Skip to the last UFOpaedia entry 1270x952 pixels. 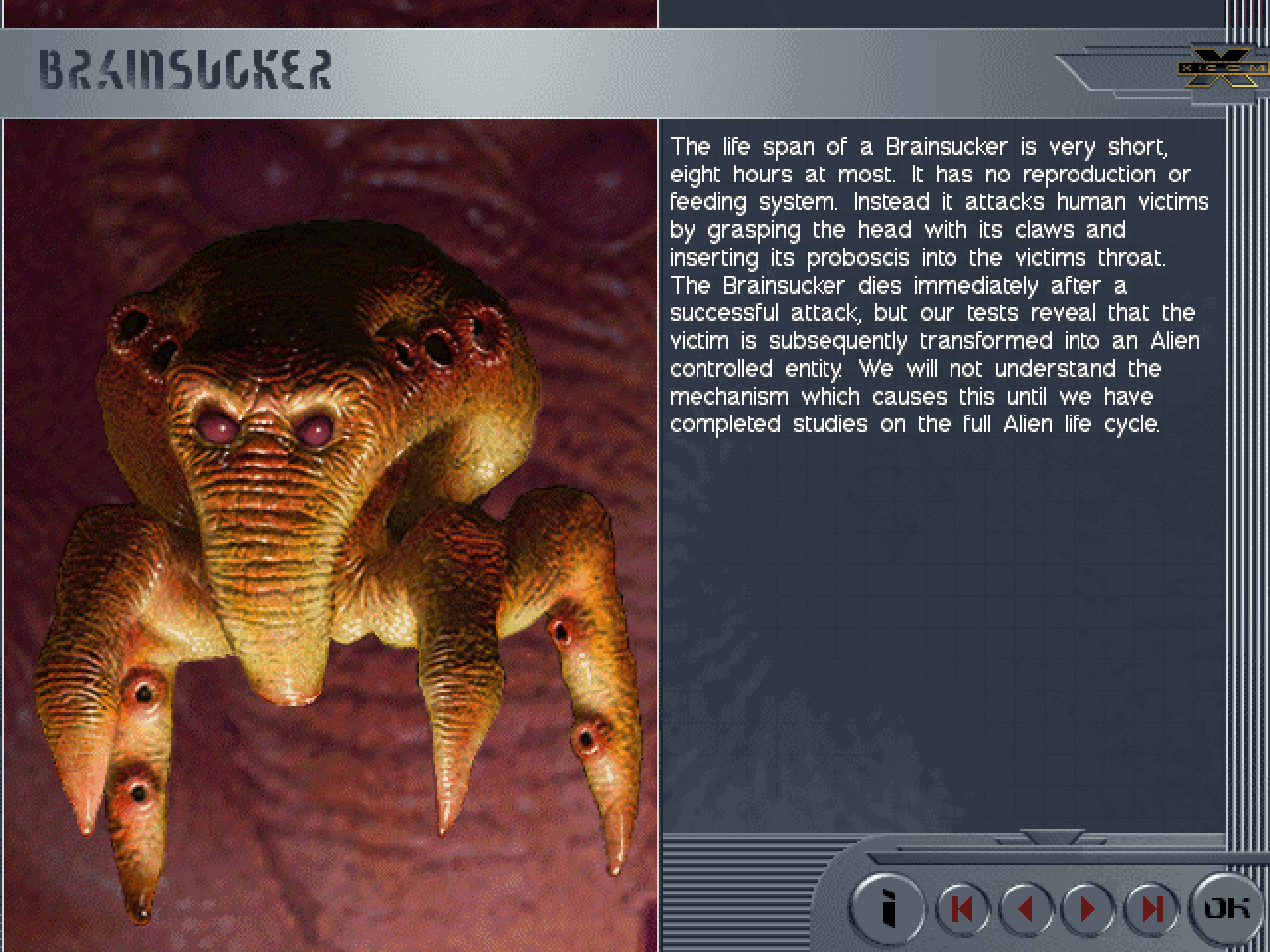(1151, 908)
